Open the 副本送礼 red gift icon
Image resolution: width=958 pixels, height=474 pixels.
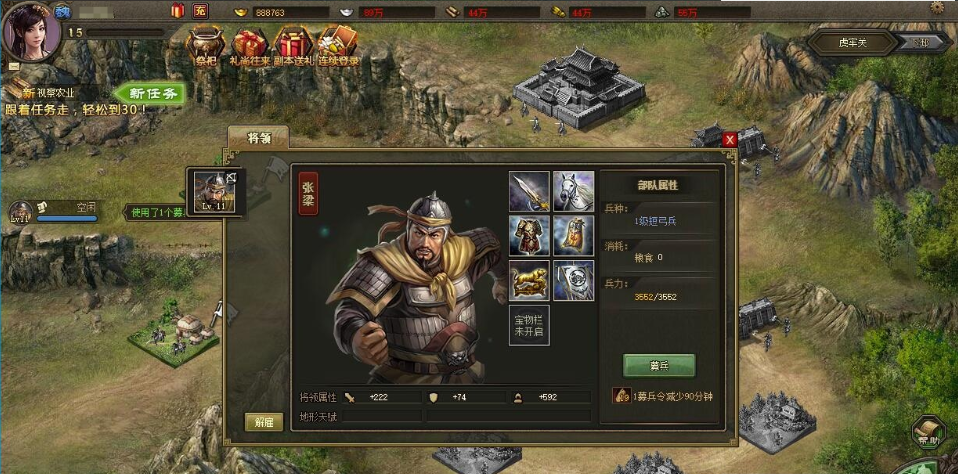(x=293, y=47)
